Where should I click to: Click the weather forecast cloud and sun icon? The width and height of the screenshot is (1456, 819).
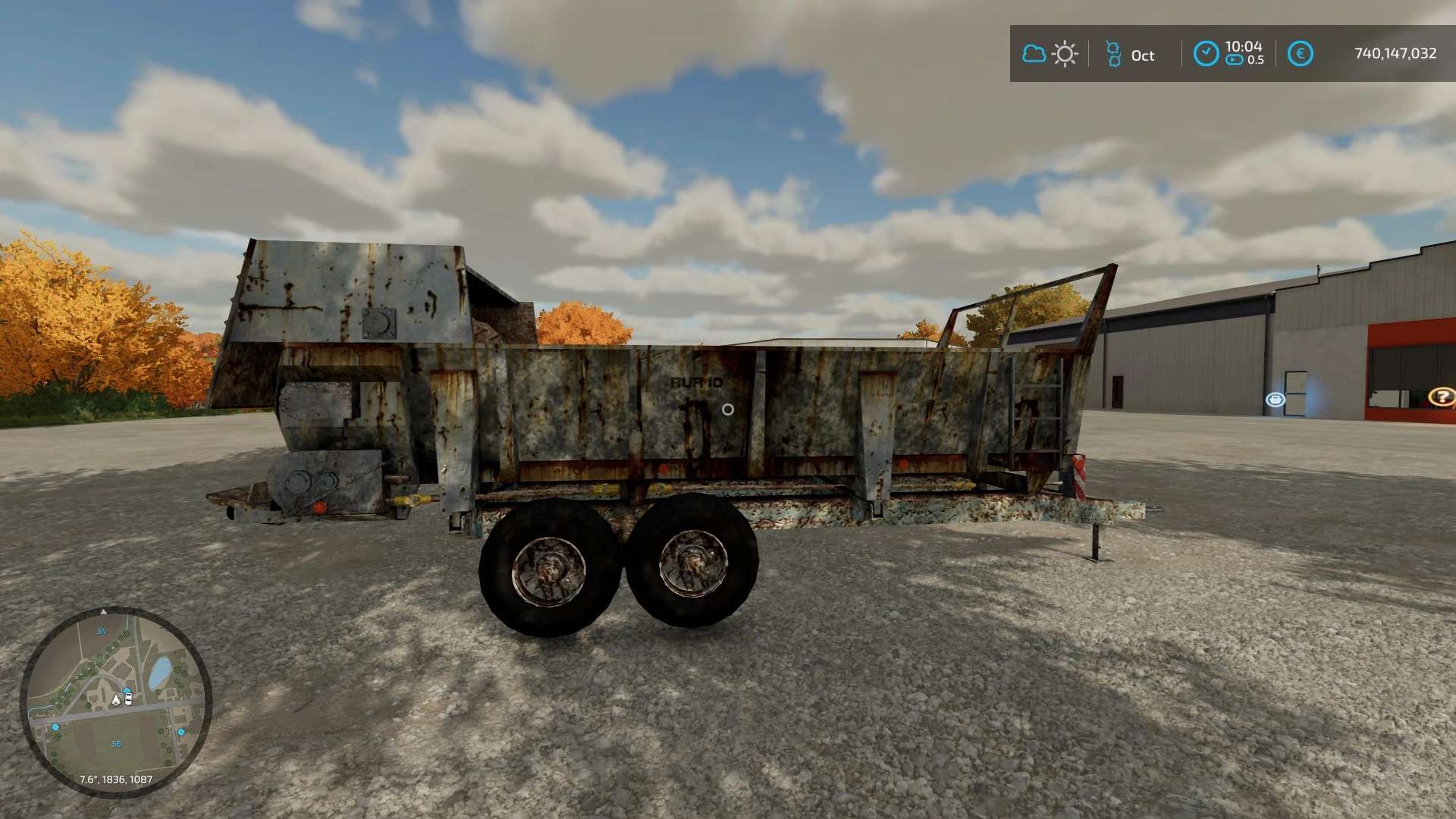tap(1050, 54)
